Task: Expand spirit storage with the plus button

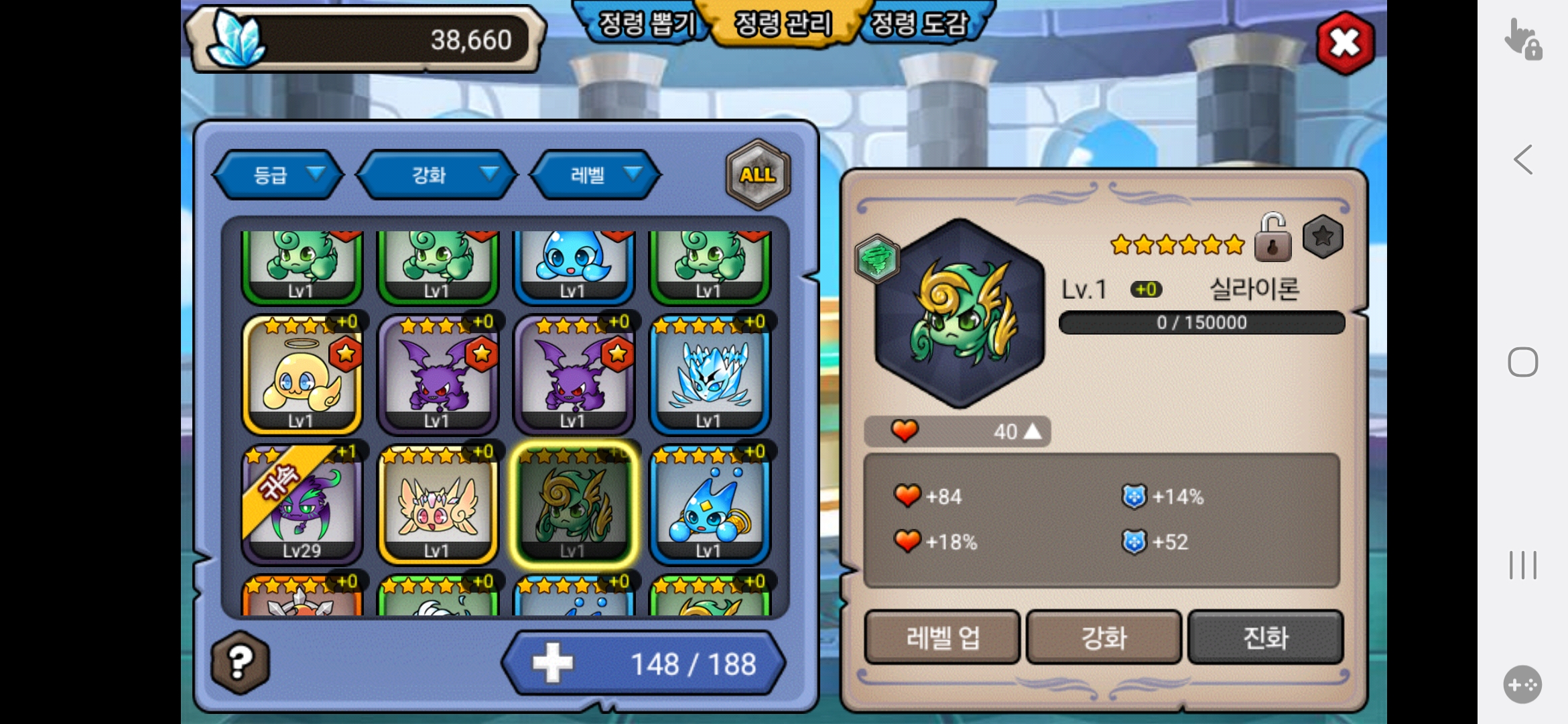Action: tap(553, 663)
